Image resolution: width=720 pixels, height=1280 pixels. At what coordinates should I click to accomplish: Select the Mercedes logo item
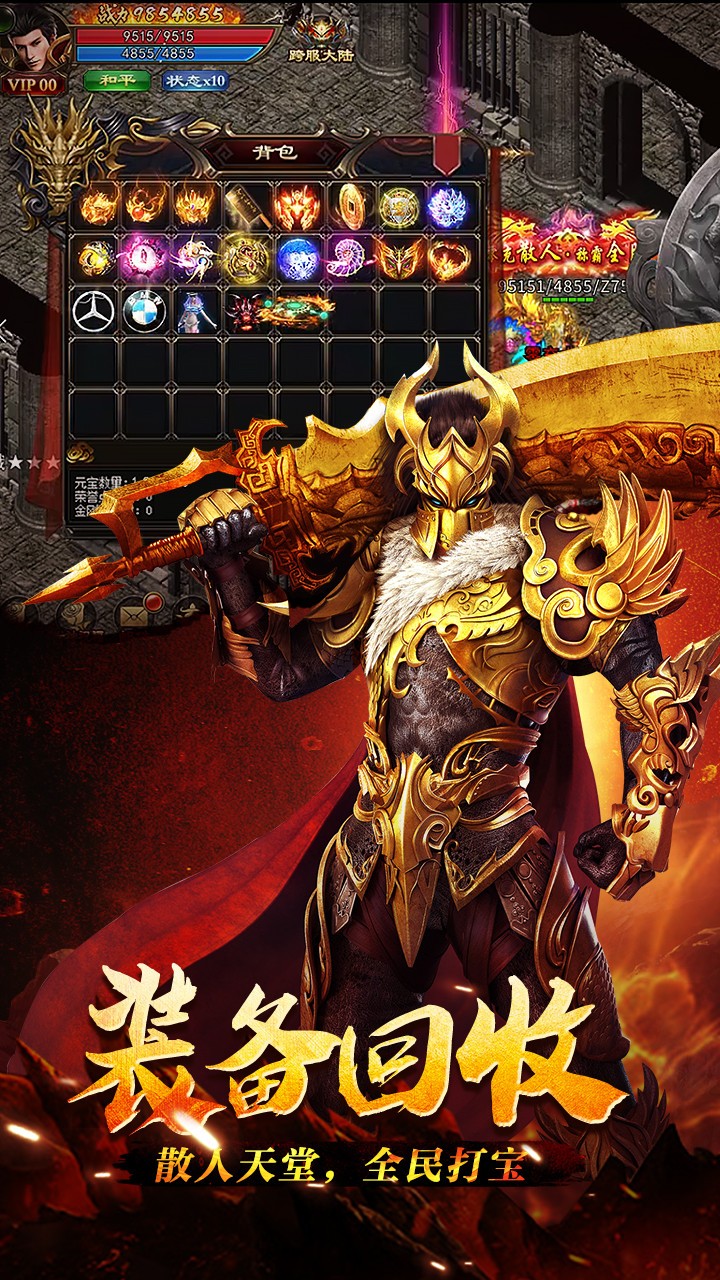pyautogui.click(x=93, y=311)
